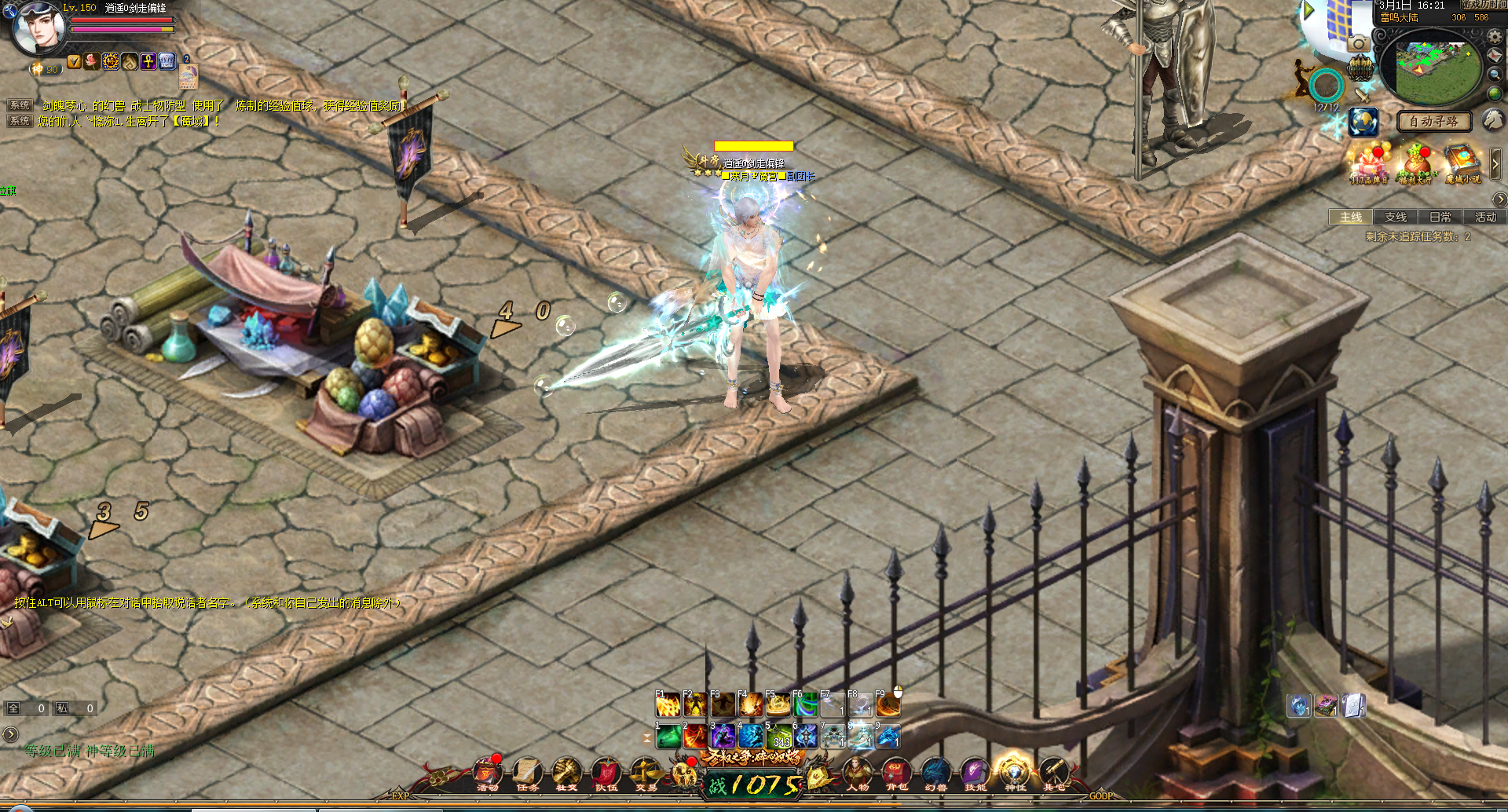Activate the F1 flame slash skill

coord(668,704)
